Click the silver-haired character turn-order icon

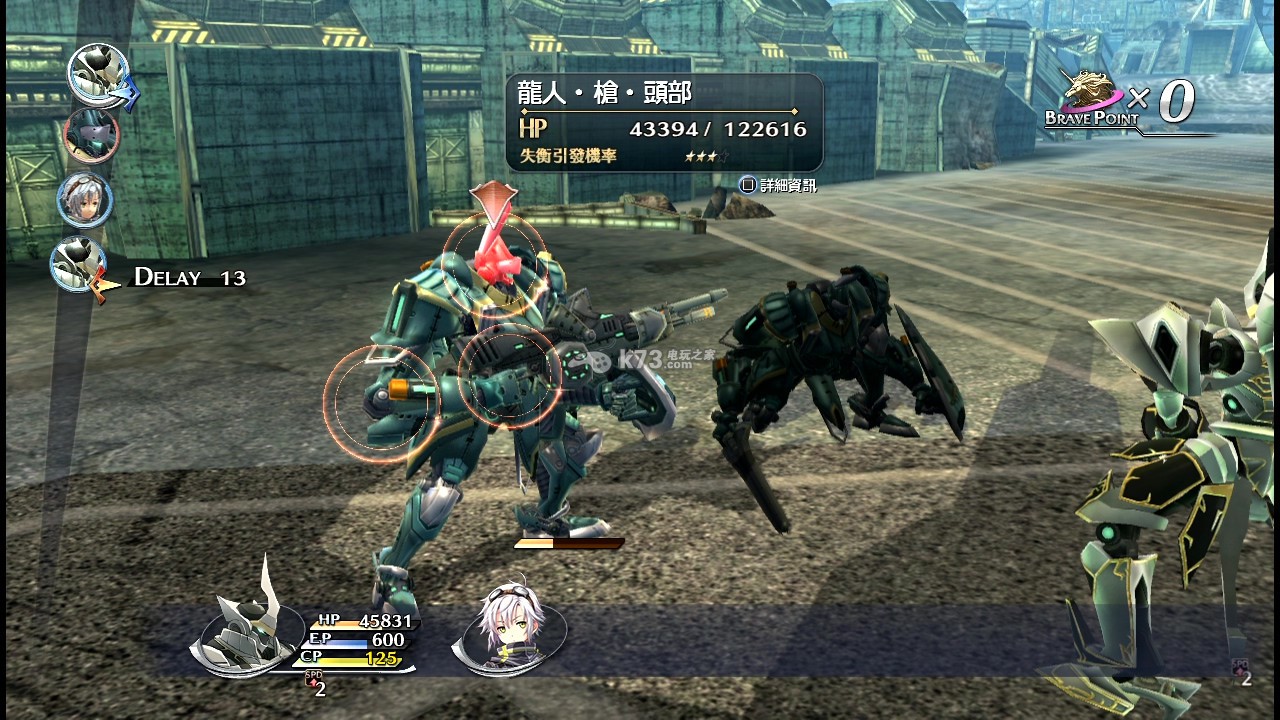[x=85, y=200]
